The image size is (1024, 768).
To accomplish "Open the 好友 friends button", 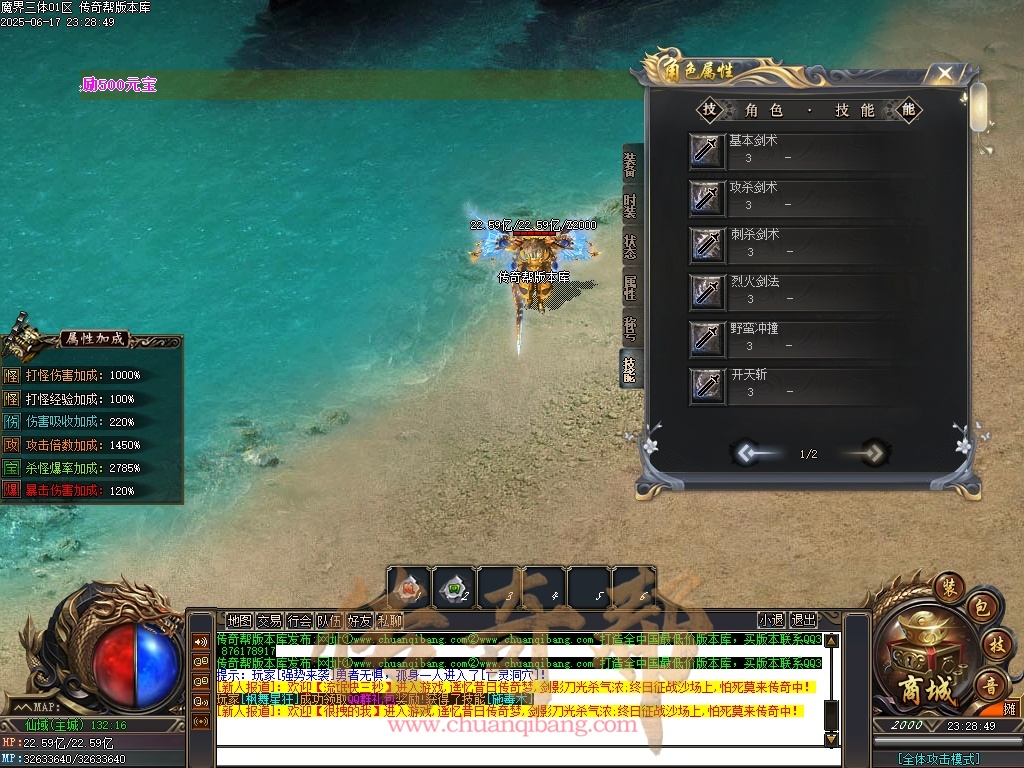I will click(x=359, y=620).
